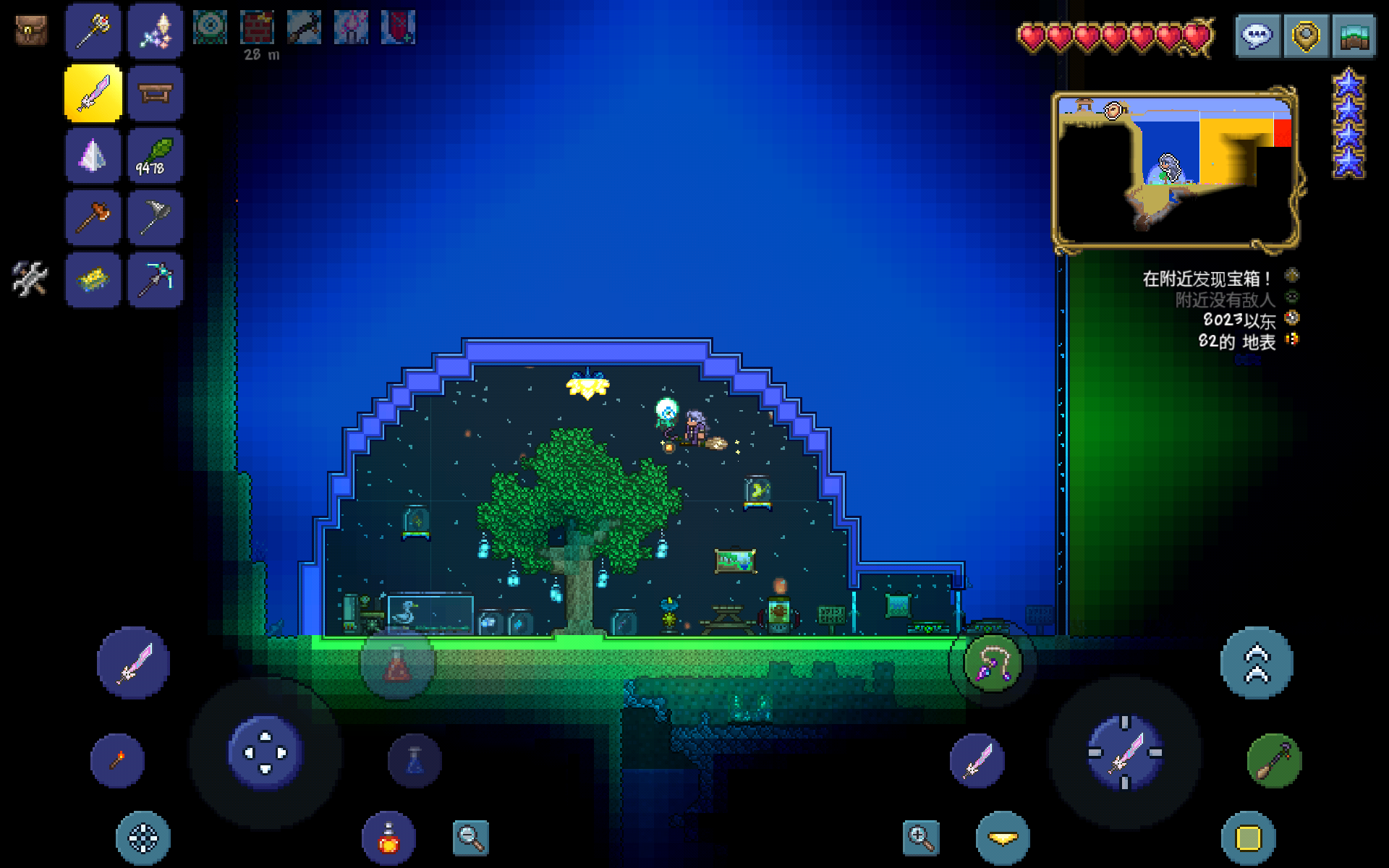
Task: Toggle the smart cursor crosshair button
Action: click(143, 838)
